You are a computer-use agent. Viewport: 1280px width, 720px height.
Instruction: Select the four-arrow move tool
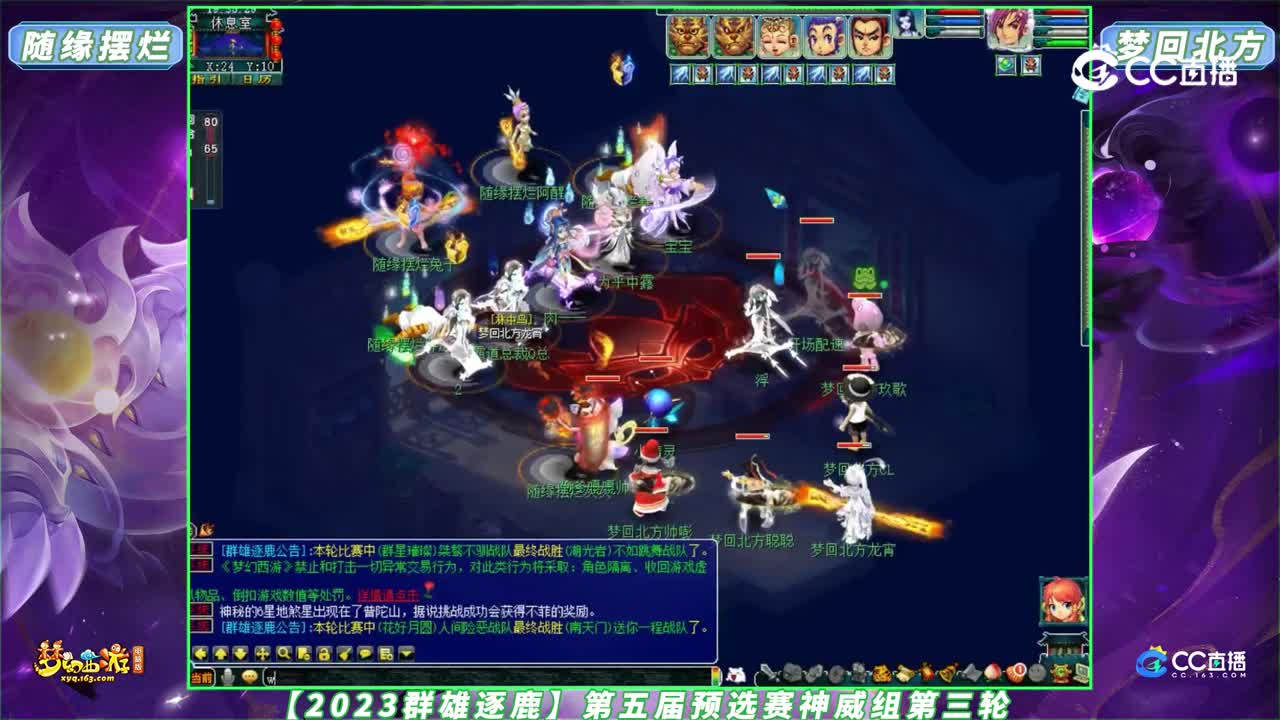[x=263, y=655]
